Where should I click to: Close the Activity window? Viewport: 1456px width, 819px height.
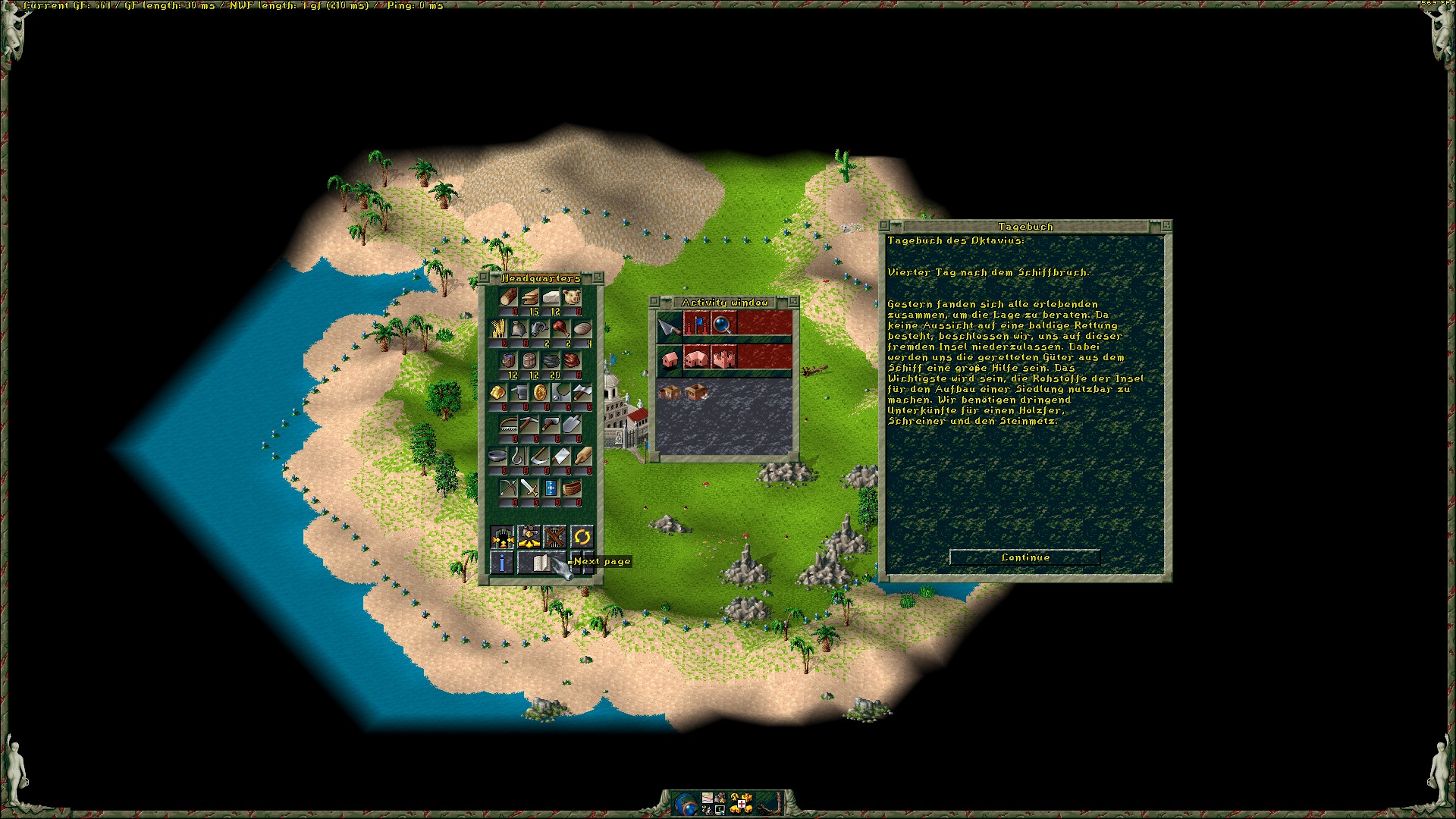(654, 302)
